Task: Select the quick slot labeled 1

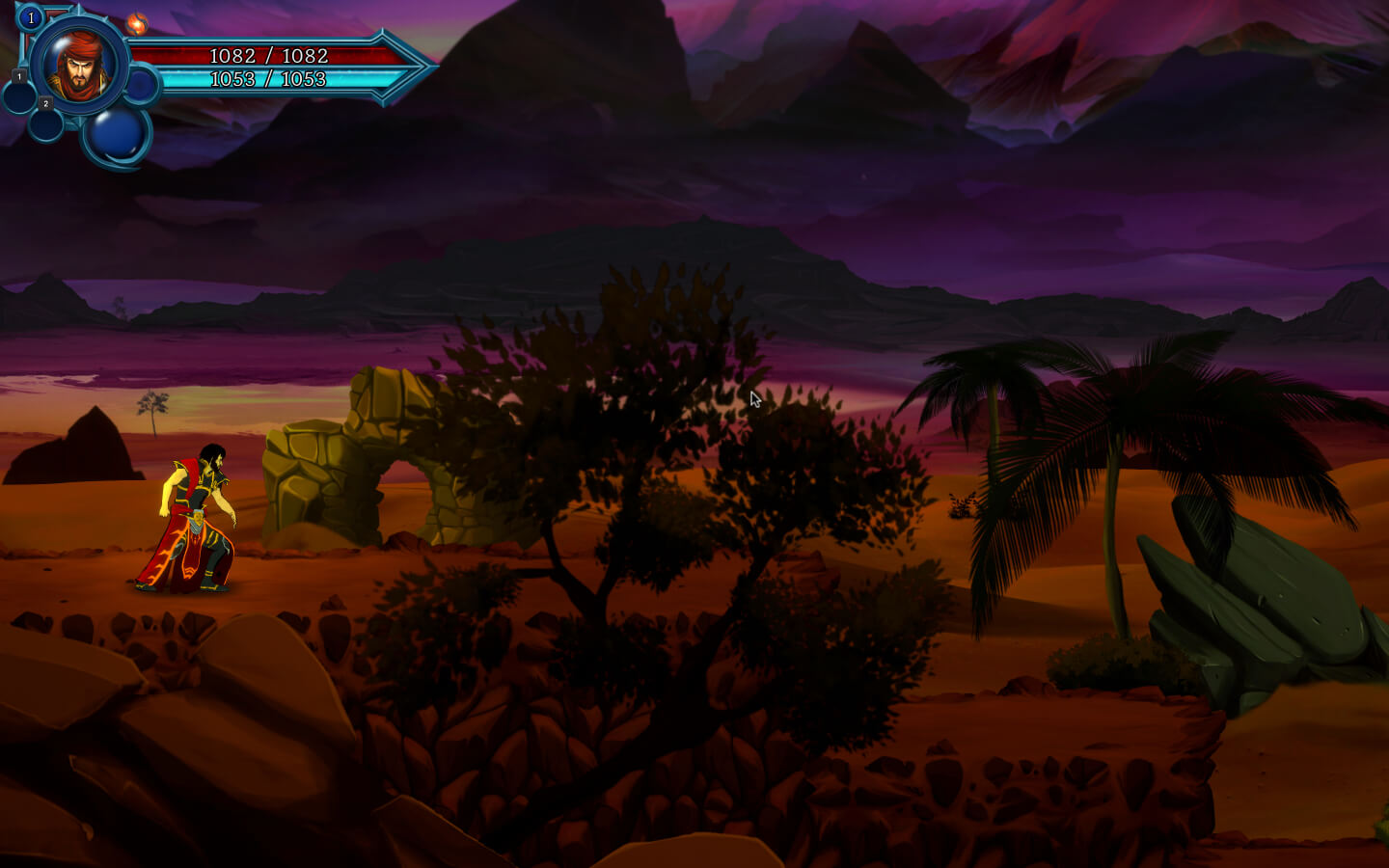Action: point(19,95)
